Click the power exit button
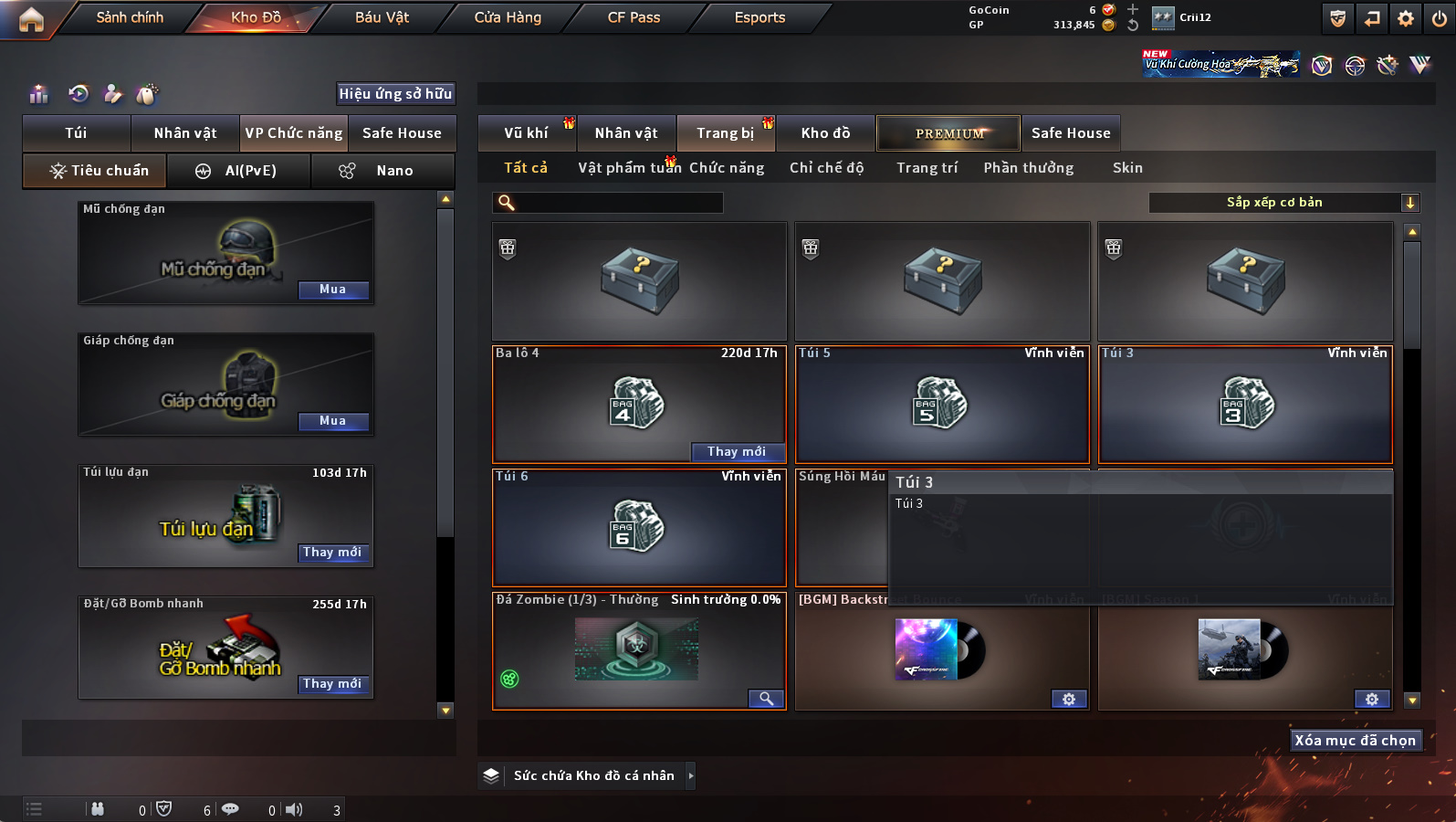 pyautogui.click(x=1439, y=18)
